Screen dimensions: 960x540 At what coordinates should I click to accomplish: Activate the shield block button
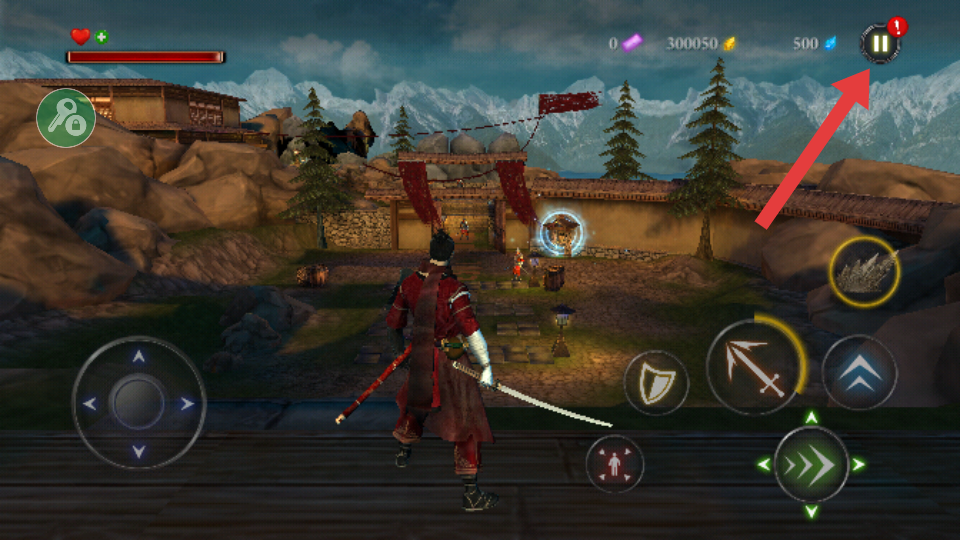[656, 383]
